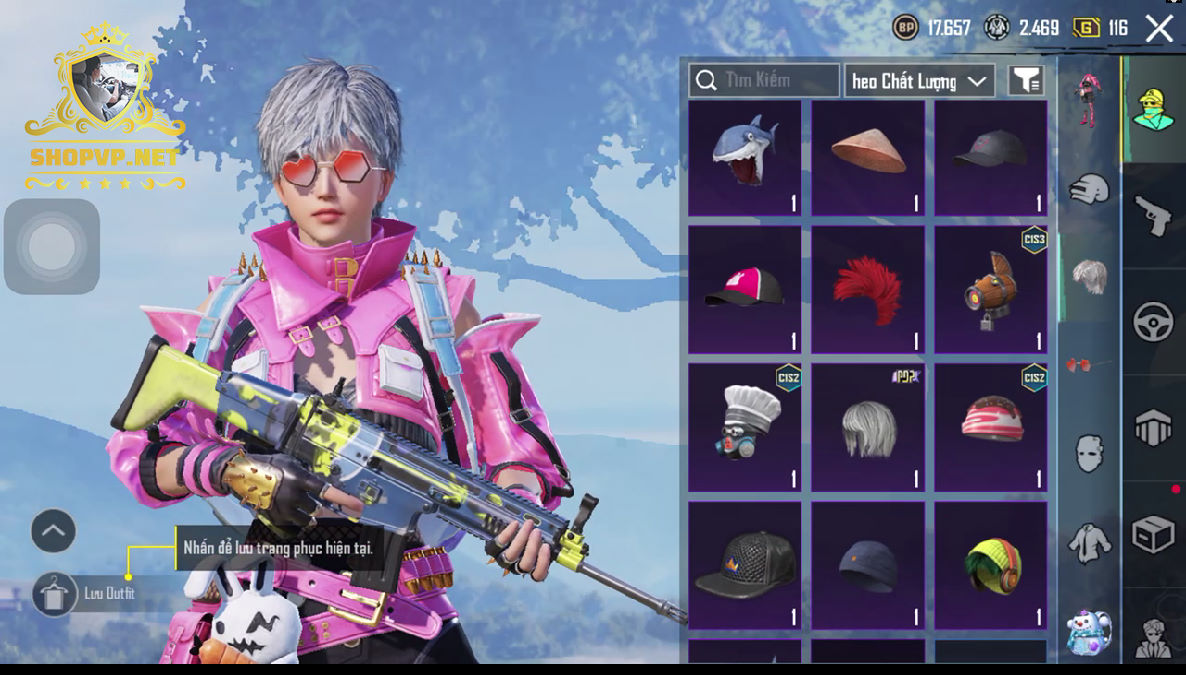Viewport: 1186px width, 675px height.
Task: Open the item filter button
Action: coord(1026,81)
